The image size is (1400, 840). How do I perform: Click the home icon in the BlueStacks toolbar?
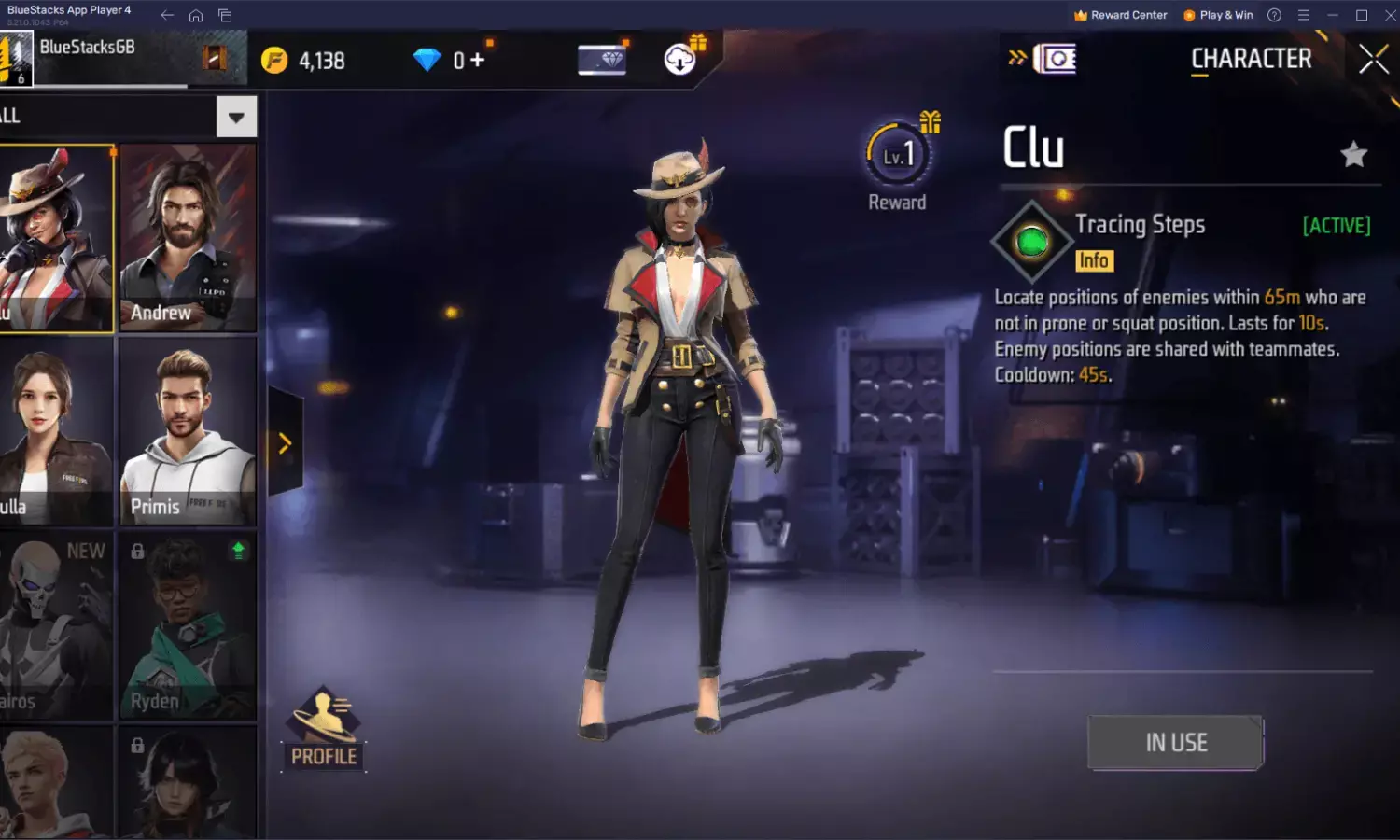pyautogui.click(x=195, y=15)
